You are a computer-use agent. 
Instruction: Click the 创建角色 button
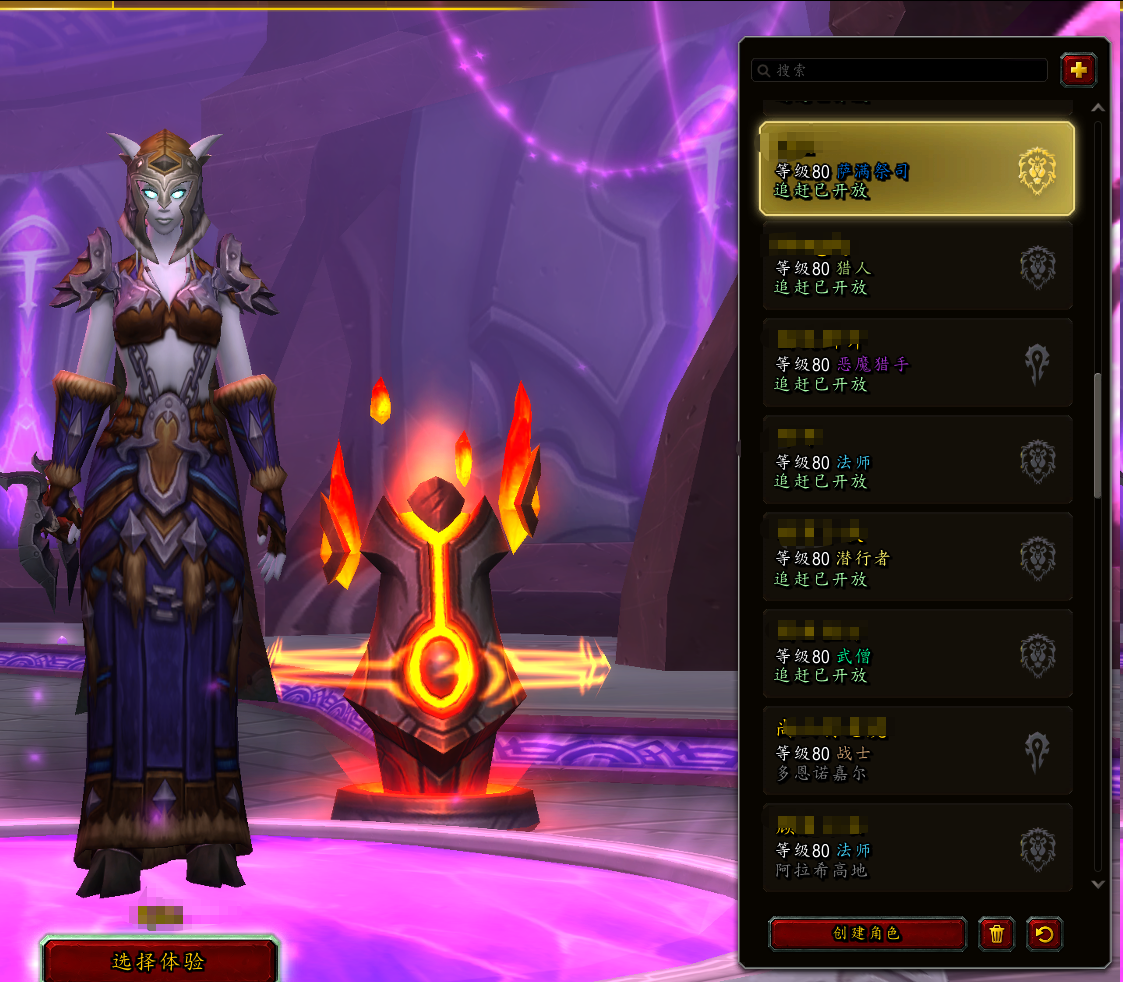867,934
